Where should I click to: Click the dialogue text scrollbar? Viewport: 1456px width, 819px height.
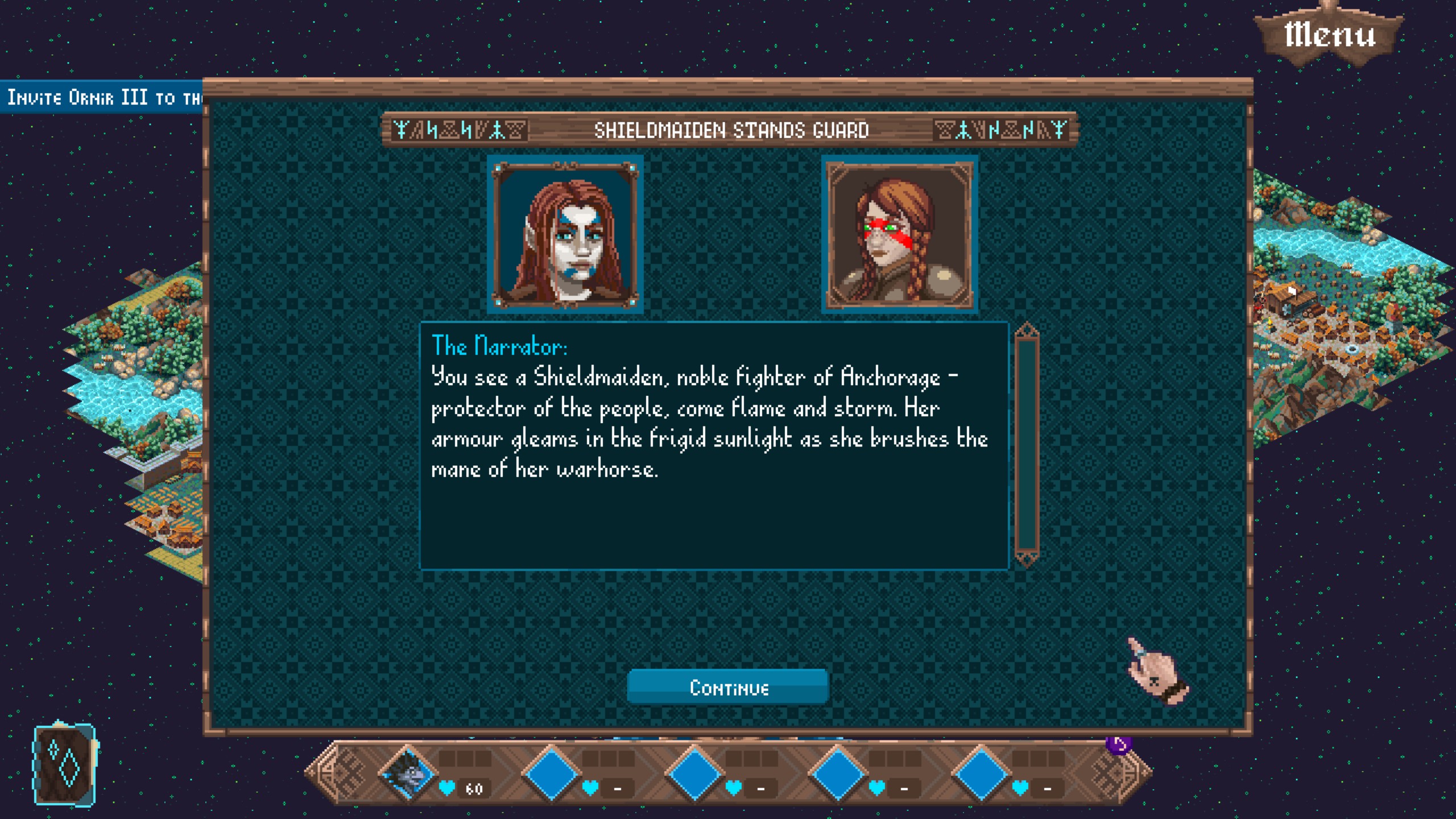pos(1027,445)
